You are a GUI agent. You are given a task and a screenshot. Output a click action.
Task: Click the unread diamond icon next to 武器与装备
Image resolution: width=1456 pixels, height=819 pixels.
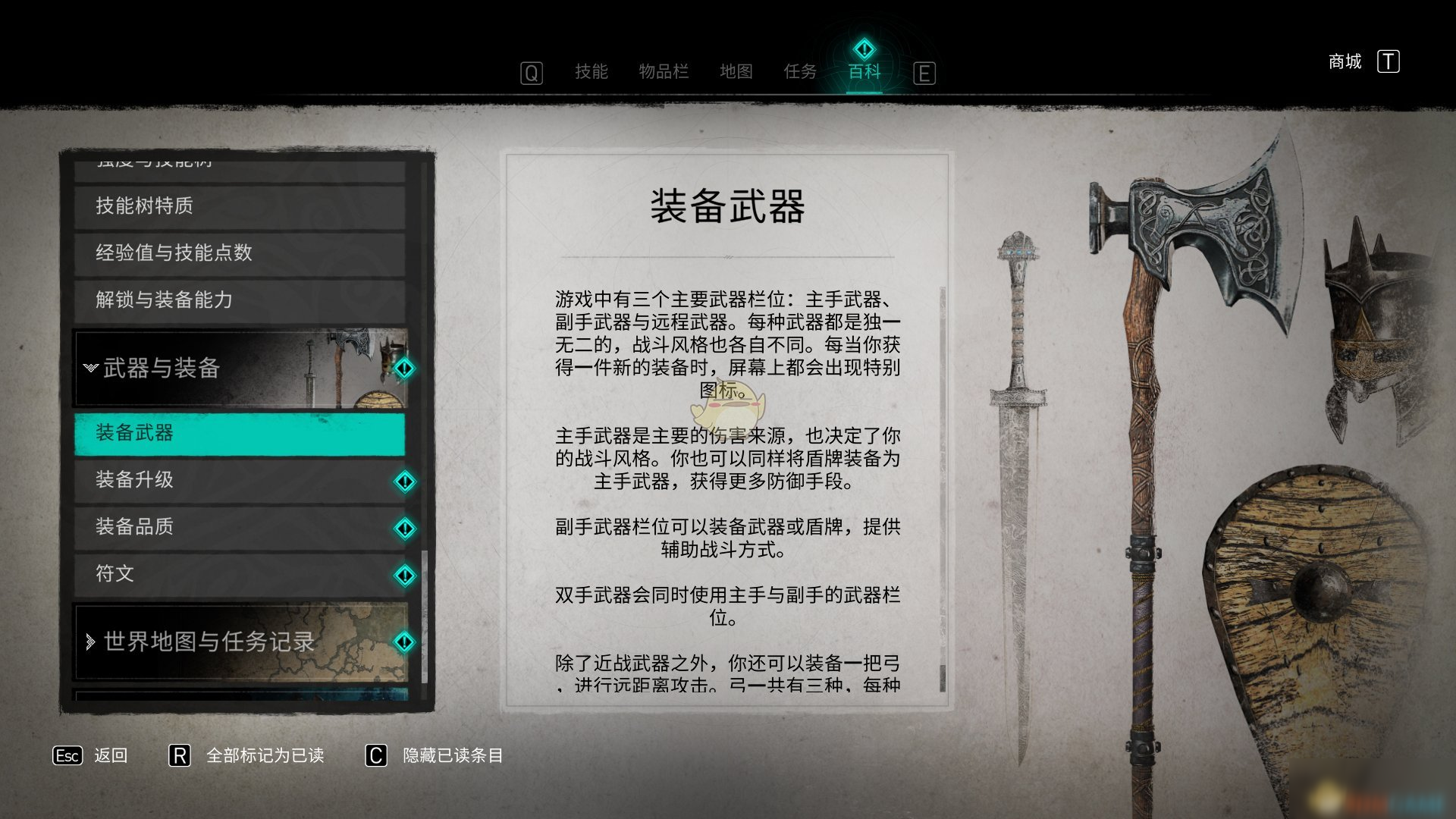pyautogui.click(x=406, y=369)
